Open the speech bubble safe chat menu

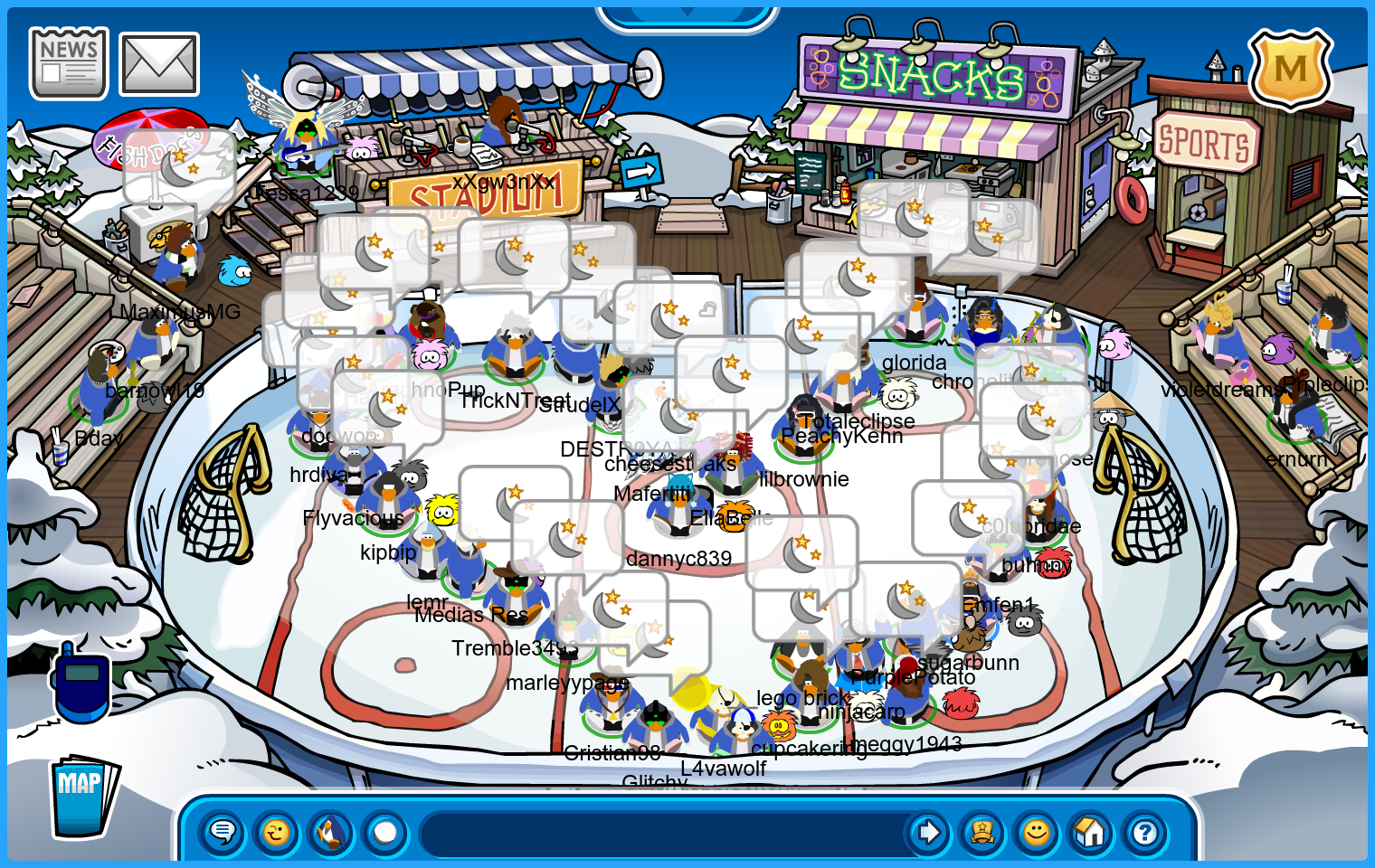click(x=222, y=832)
